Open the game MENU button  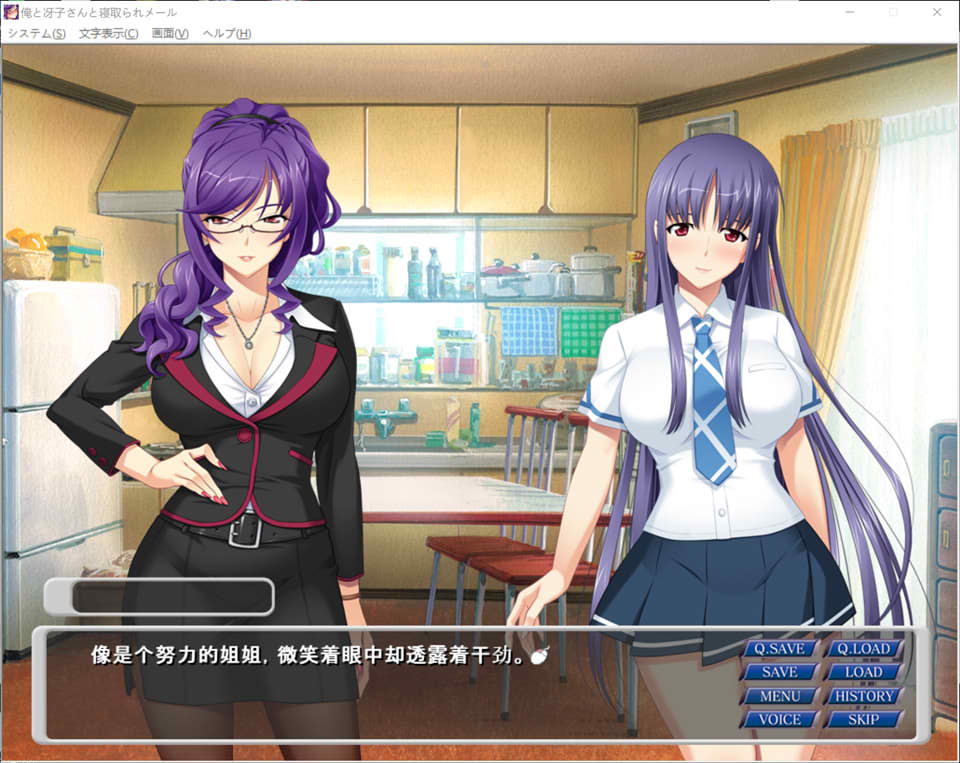click(780, 696)
